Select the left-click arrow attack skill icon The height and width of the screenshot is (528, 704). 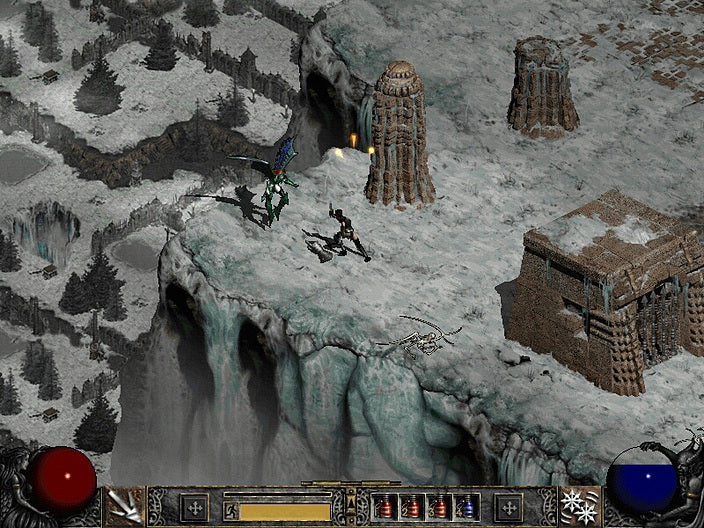[126, 506]
